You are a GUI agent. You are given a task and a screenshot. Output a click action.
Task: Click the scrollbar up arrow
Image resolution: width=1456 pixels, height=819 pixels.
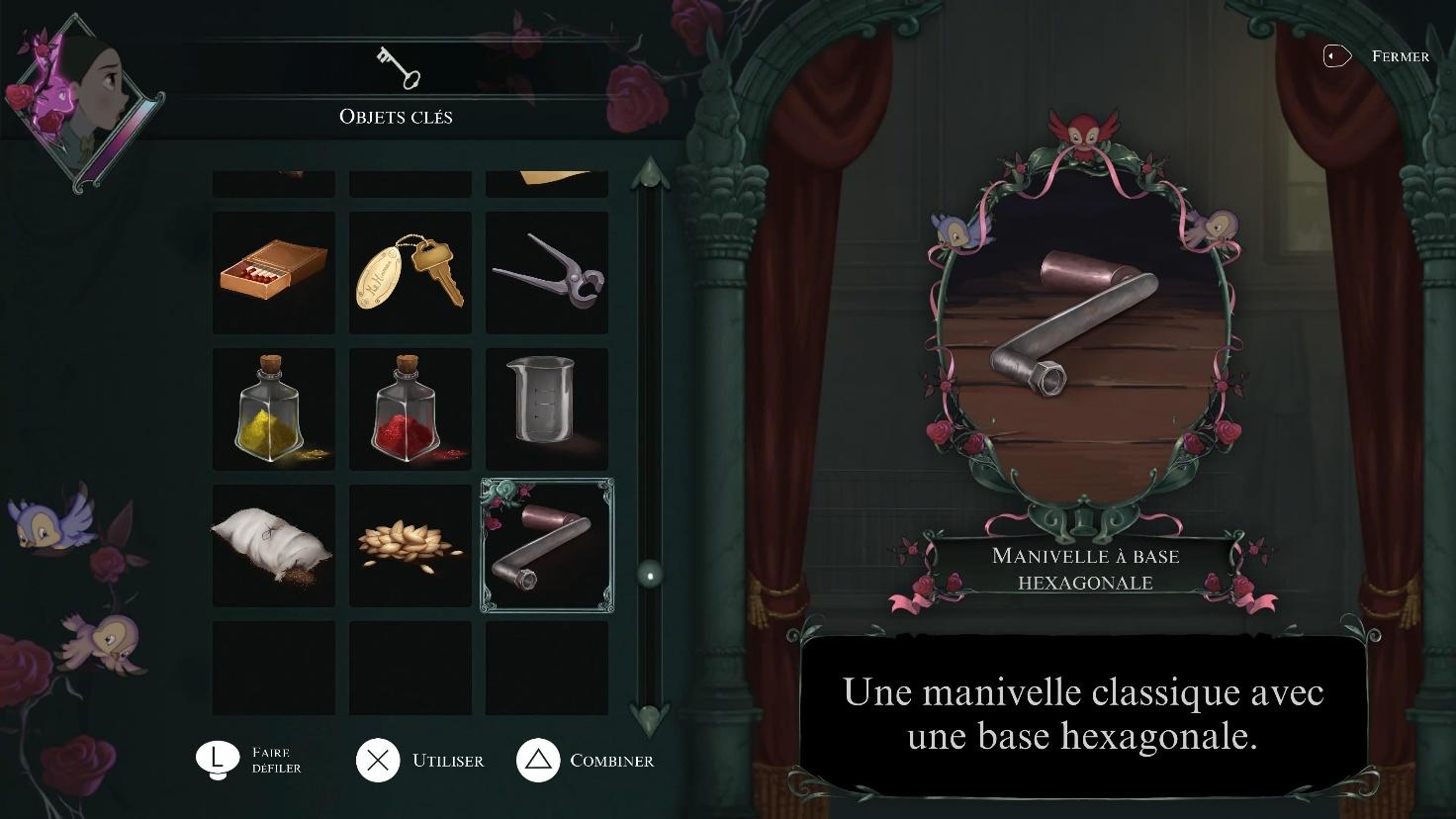[x=650, y=175]
